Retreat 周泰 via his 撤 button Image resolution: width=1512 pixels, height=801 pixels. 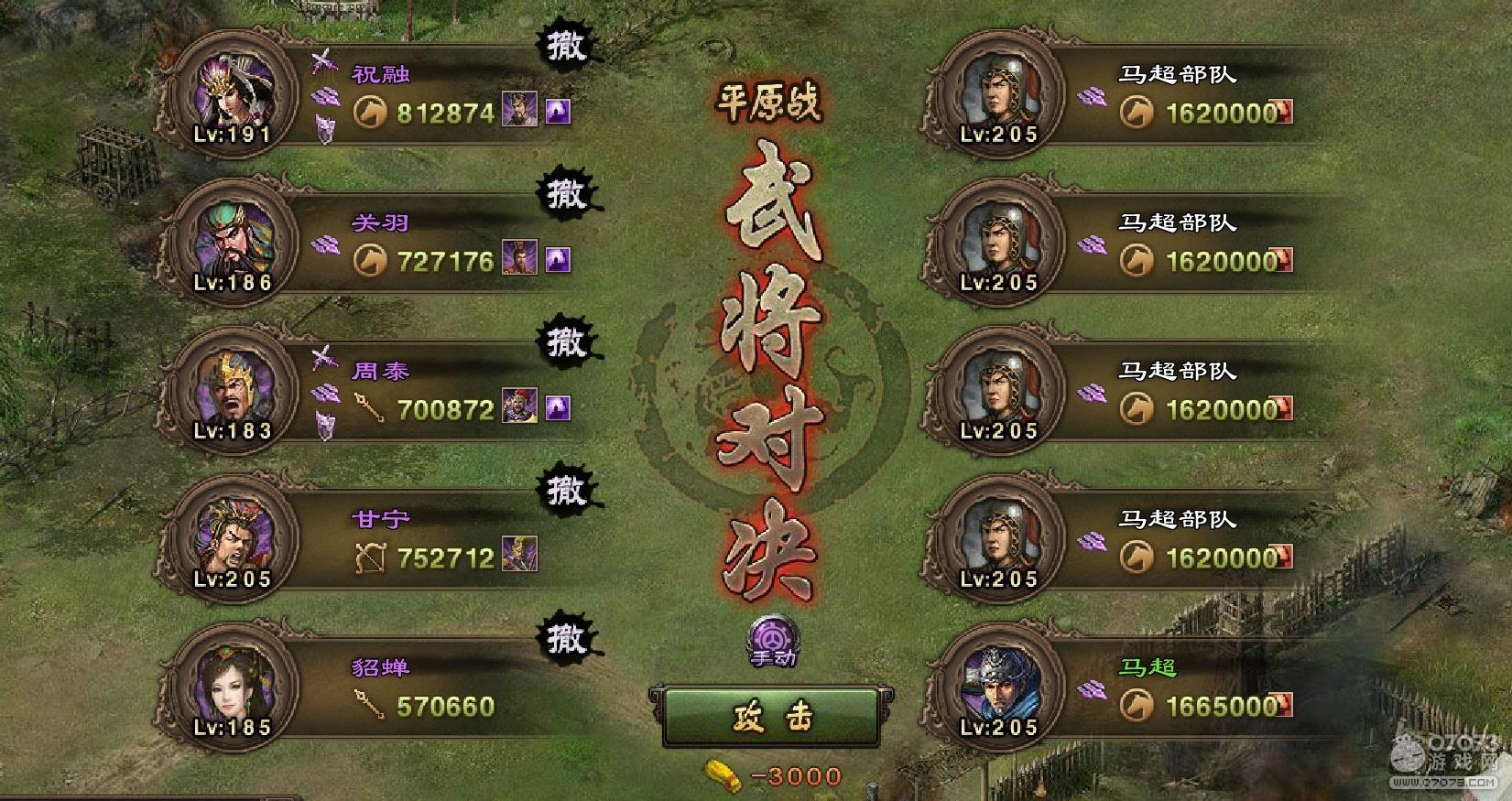click(x=565, y=342)
